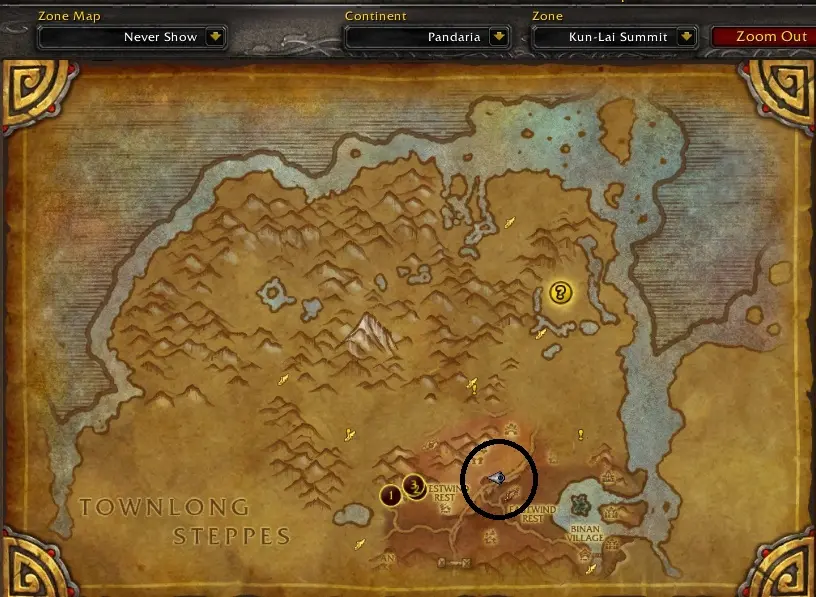Viewport: 816px width, 597px height.
Task: Open the Continent dropdown showing Pandaria
Action: coord(499,37)
